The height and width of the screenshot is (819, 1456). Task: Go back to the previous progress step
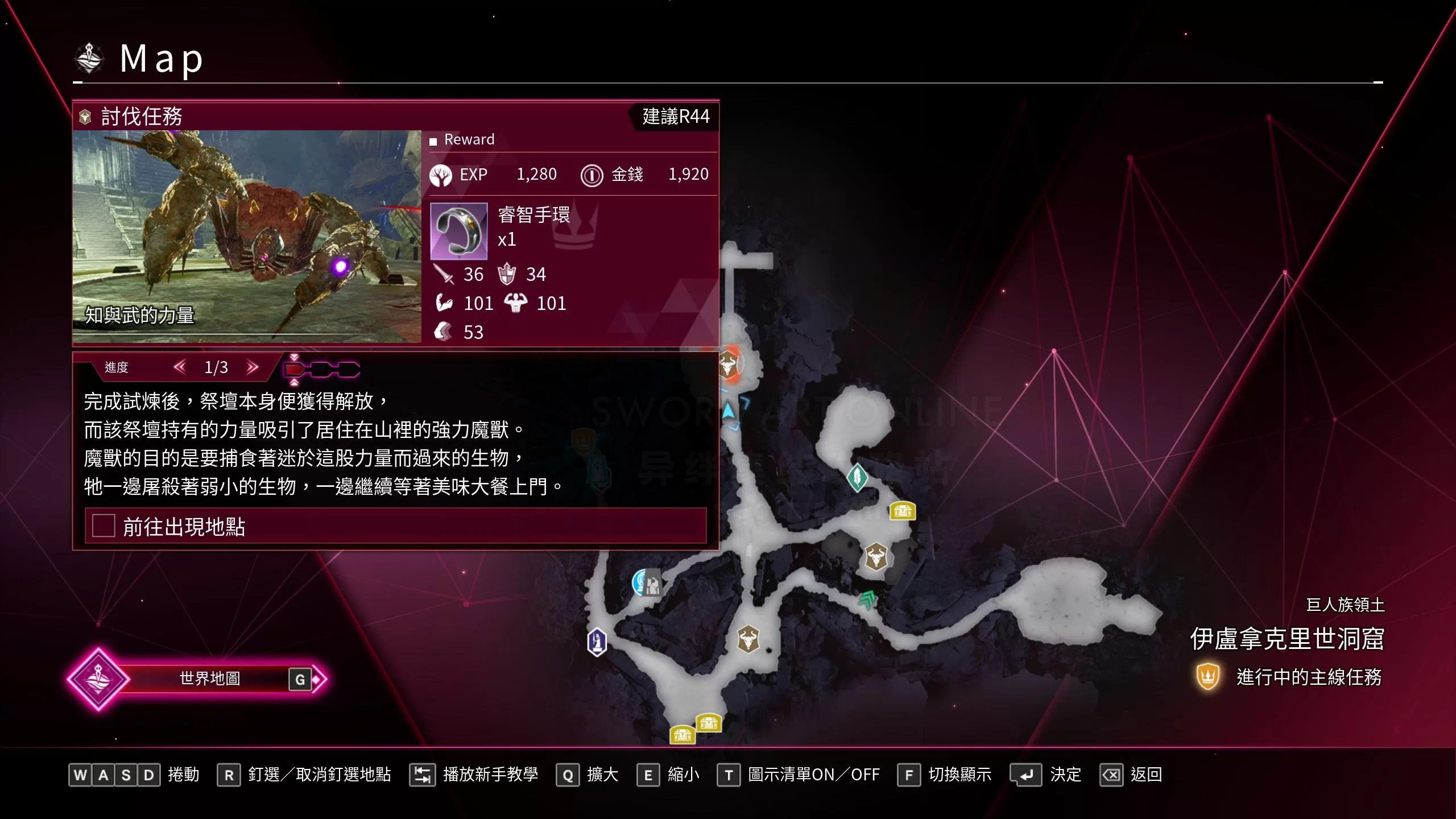[180, 367]
